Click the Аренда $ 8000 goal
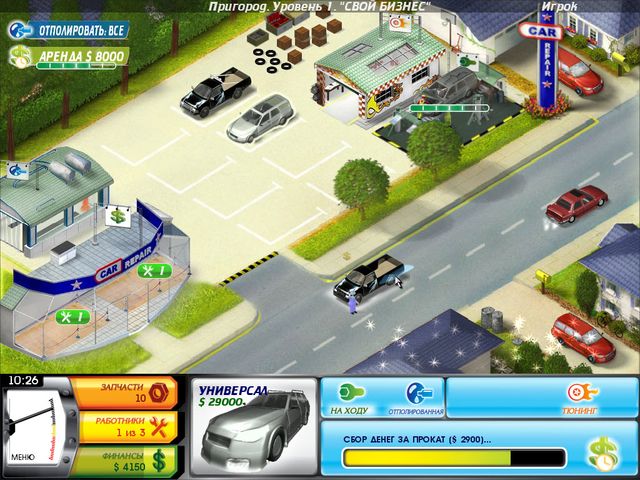 pos(68,57)
